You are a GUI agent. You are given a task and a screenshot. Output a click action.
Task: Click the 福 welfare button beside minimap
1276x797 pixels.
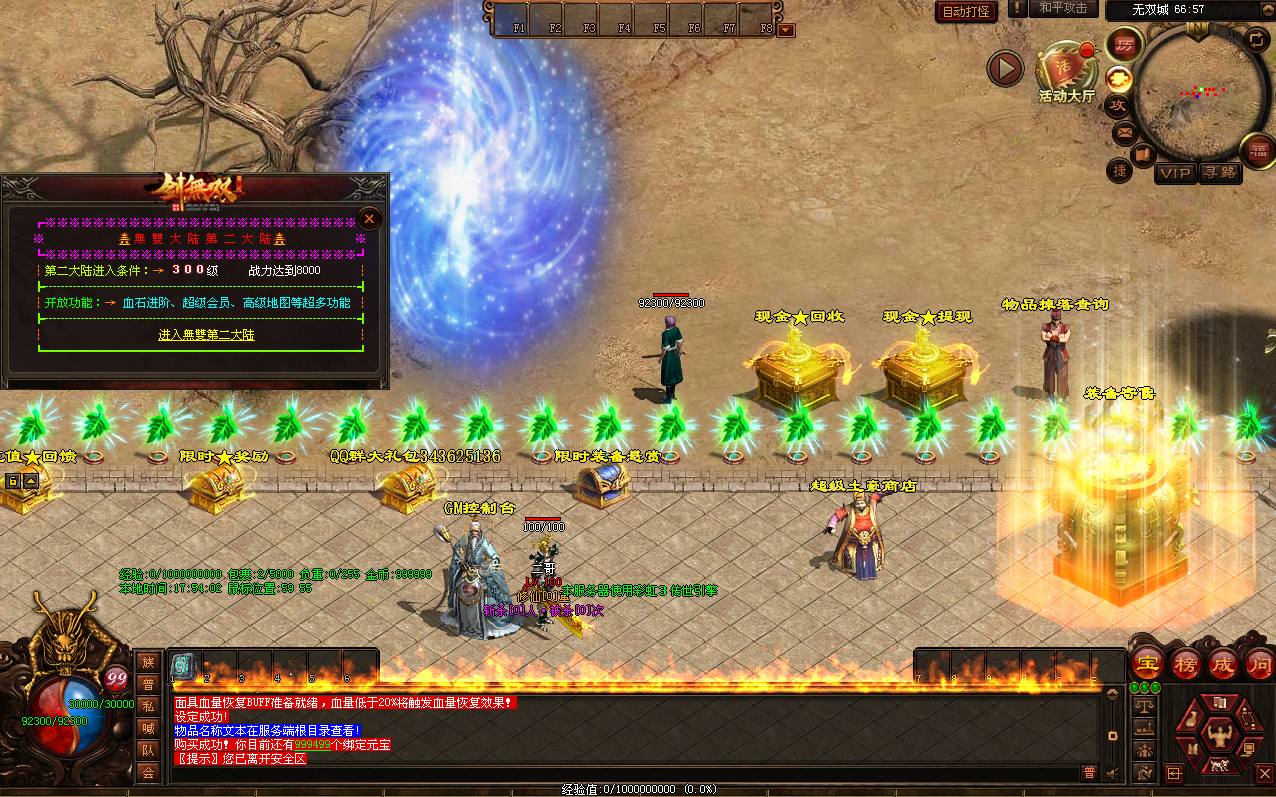tap(1257, 150)
